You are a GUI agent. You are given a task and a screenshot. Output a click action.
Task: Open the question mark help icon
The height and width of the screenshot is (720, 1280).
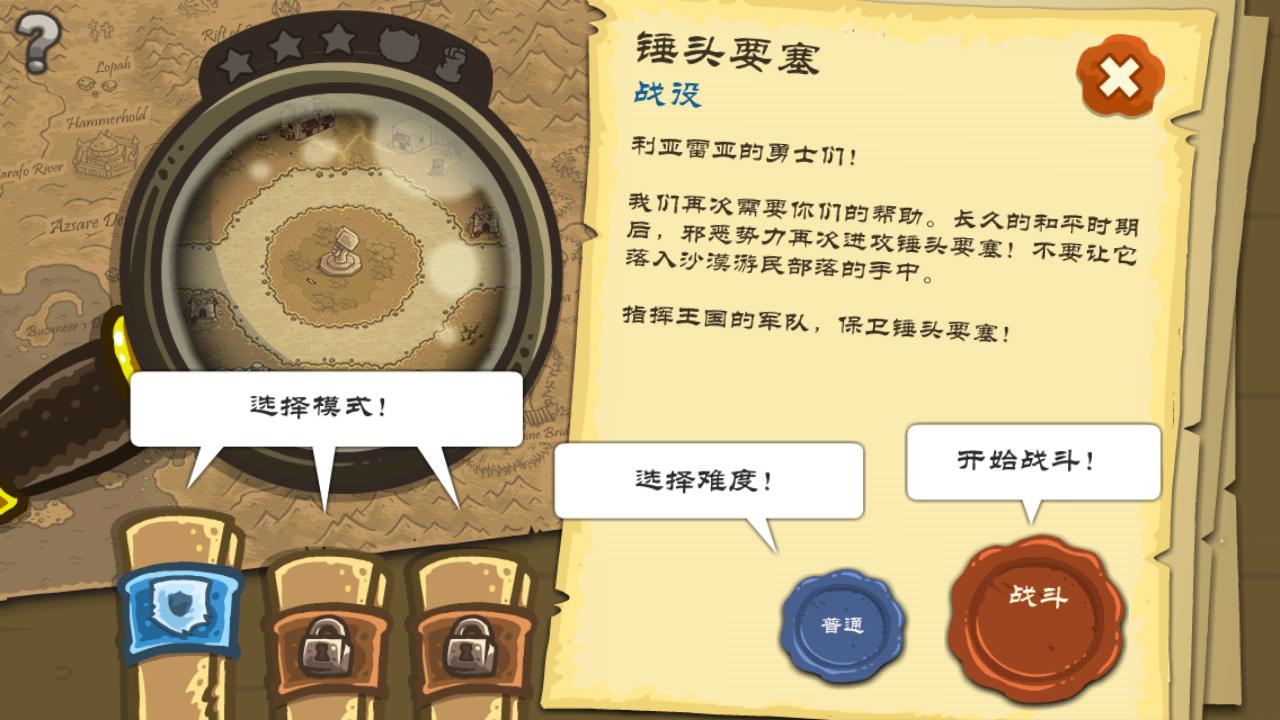[x=38, y=42]
